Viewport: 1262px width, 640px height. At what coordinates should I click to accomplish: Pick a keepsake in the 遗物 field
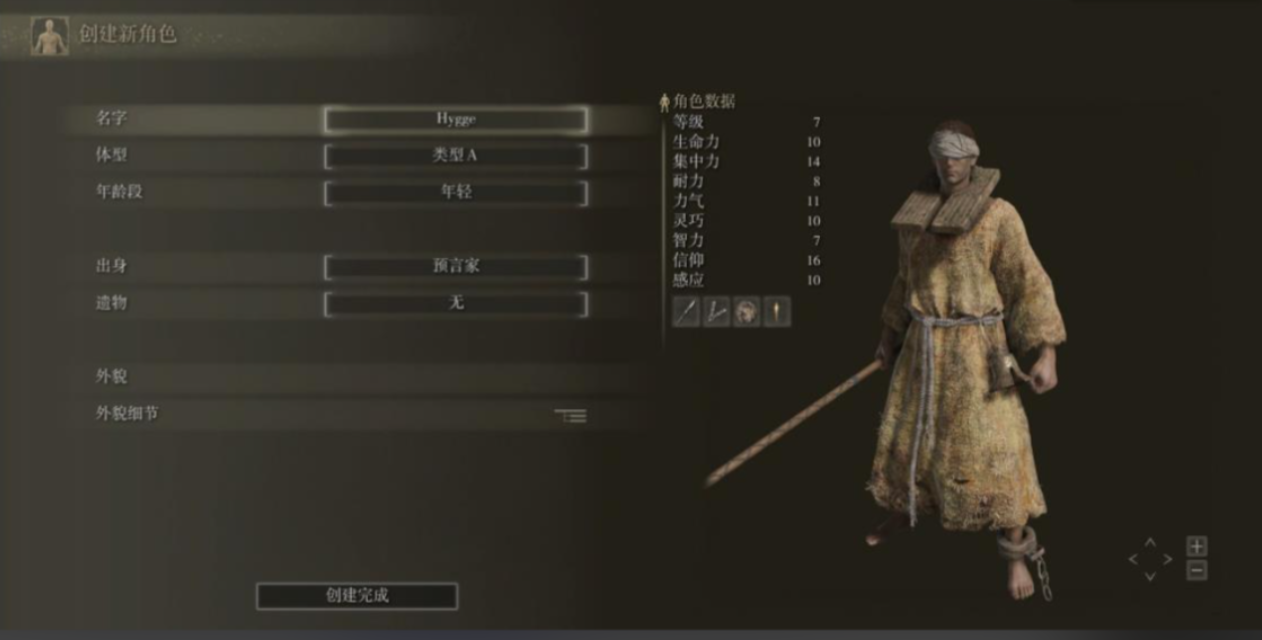tap(455, 304)
